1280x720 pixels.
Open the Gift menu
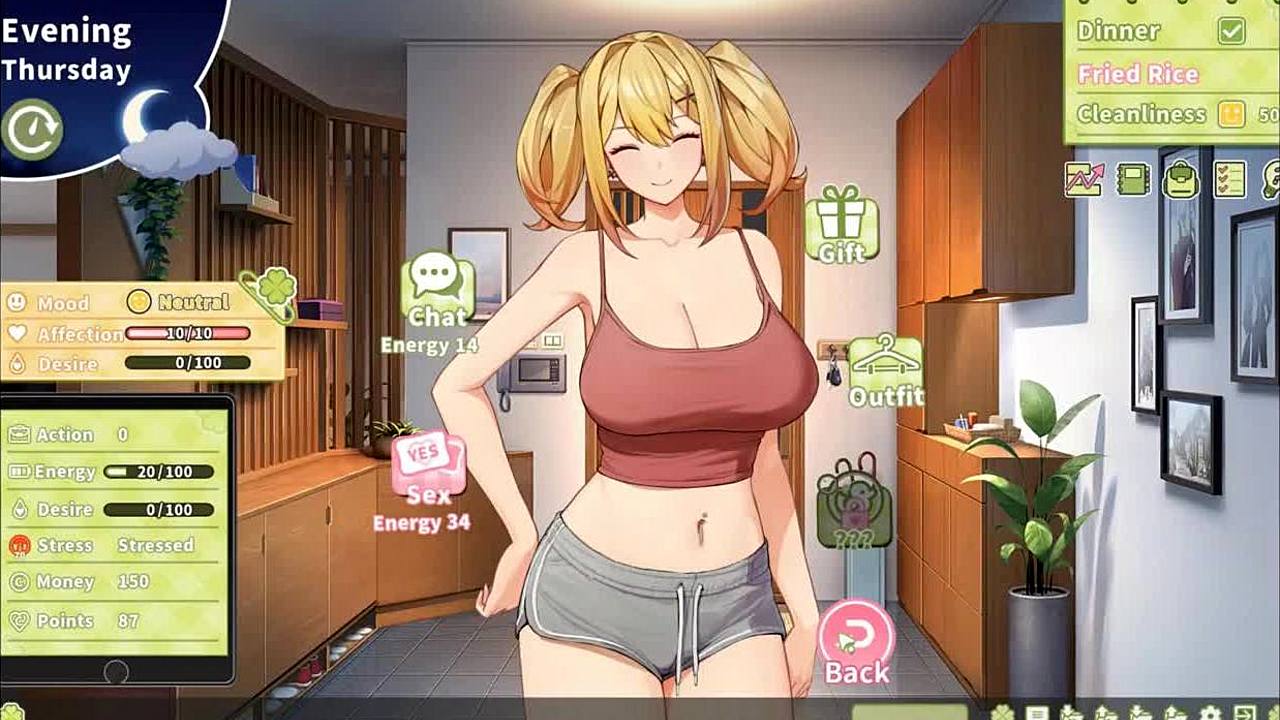tap(841, 222)
